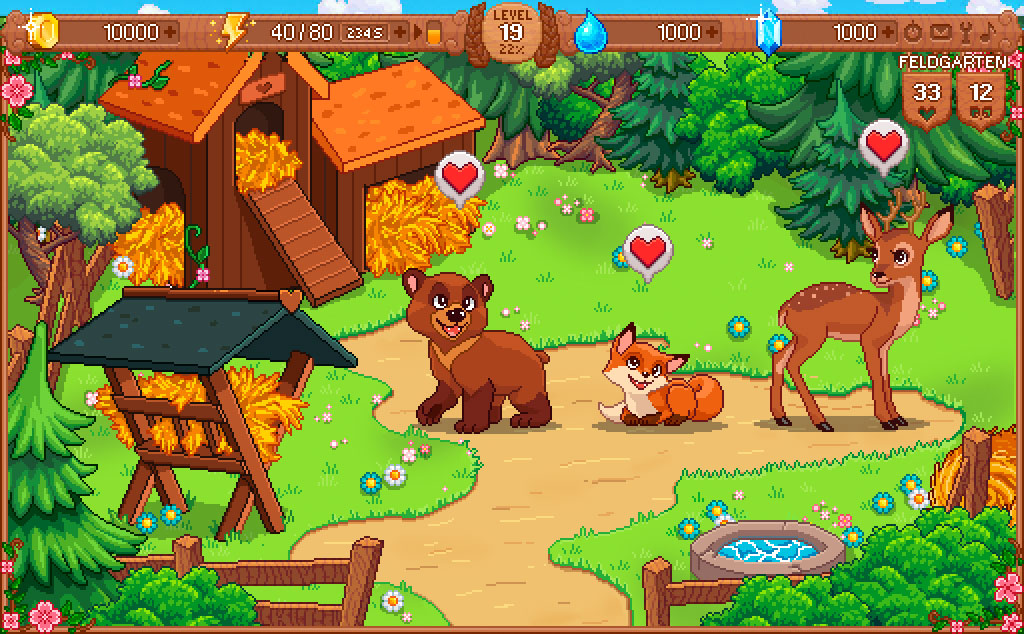Viewport: 1024px width, 634px height.
Task: Add more gold coins with the plus button
Action: click(171, 32)
